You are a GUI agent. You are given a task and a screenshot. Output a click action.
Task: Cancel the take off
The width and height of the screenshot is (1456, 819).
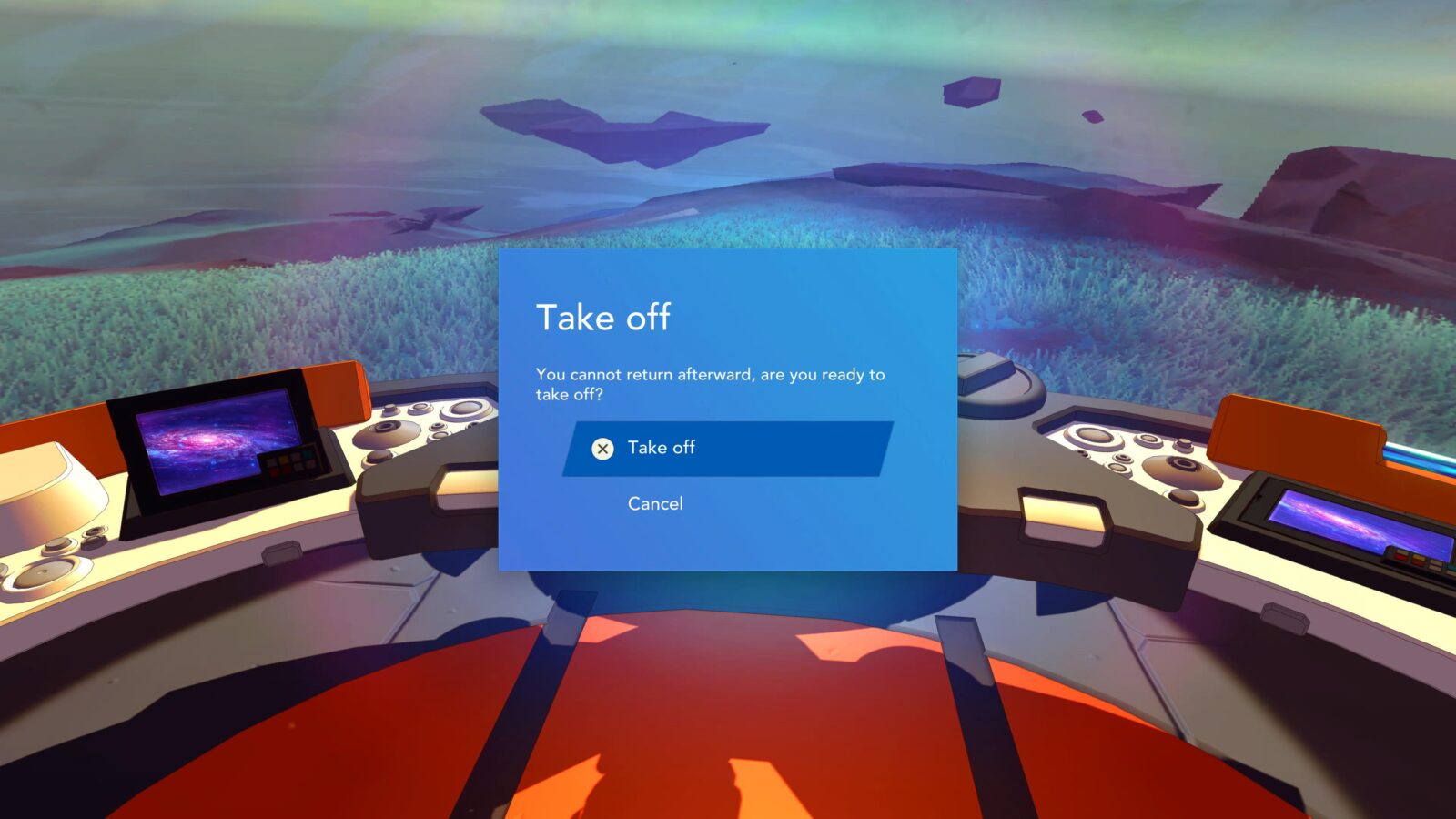(x=655, y=503)
